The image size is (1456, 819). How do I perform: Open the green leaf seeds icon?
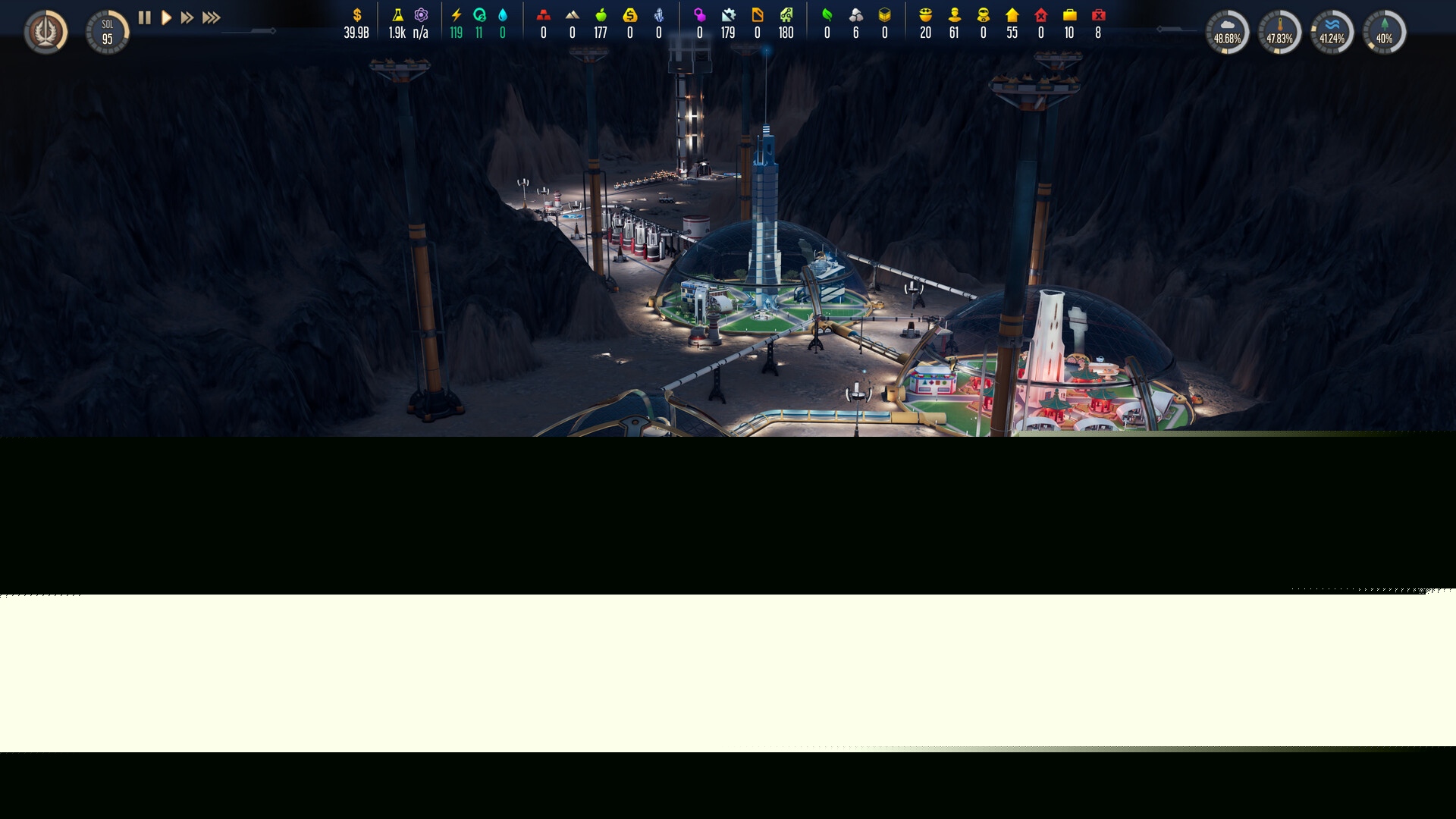pyautogui.click(x=827, y=15)
